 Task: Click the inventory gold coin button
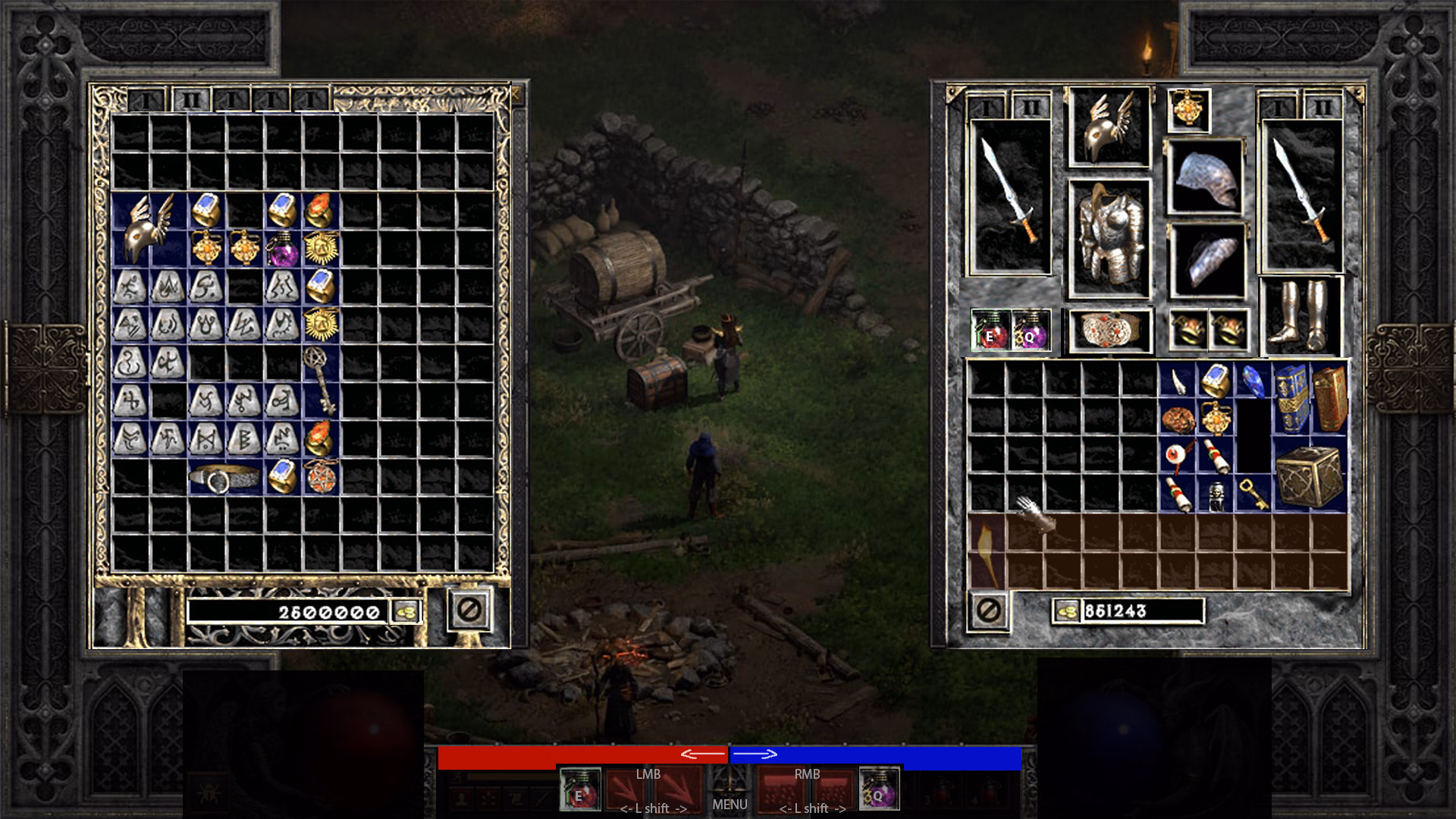(1067, 611)
